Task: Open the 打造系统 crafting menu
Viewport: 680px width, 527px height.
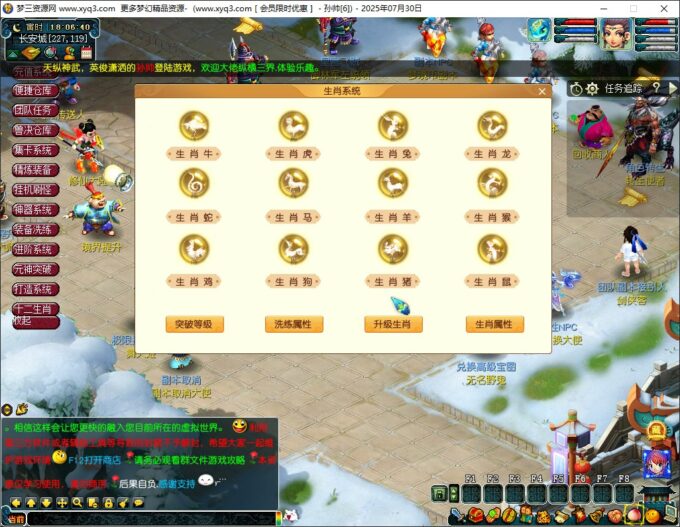Action: [33, 289]
